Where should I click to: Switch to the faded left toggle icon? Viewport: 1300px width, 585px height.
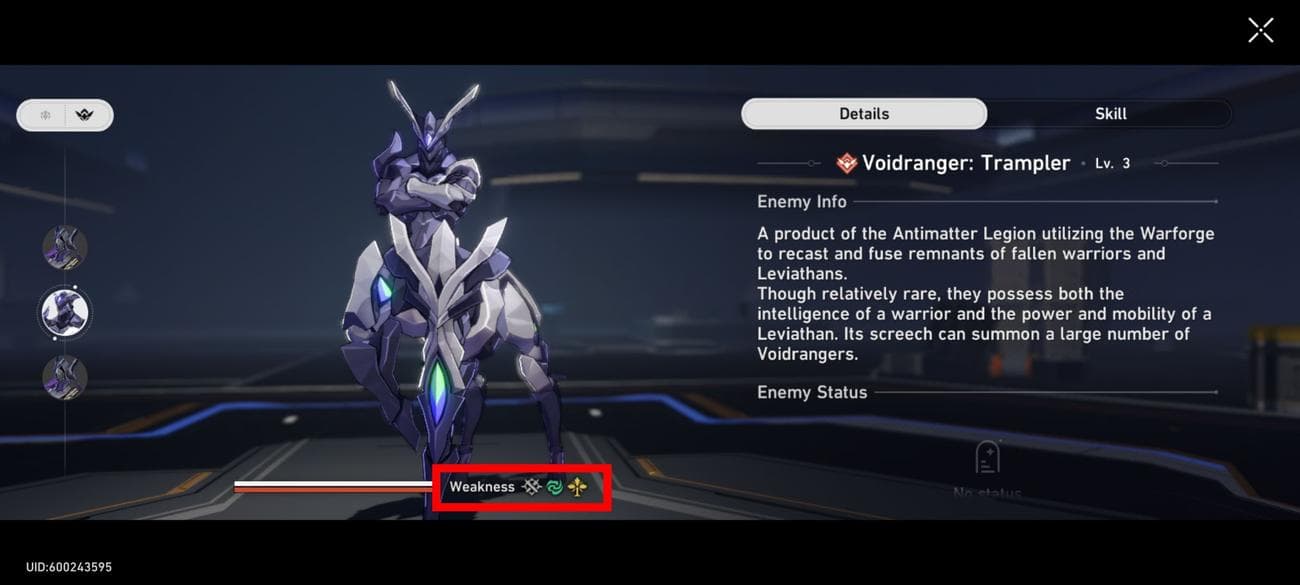coord(45,115)
